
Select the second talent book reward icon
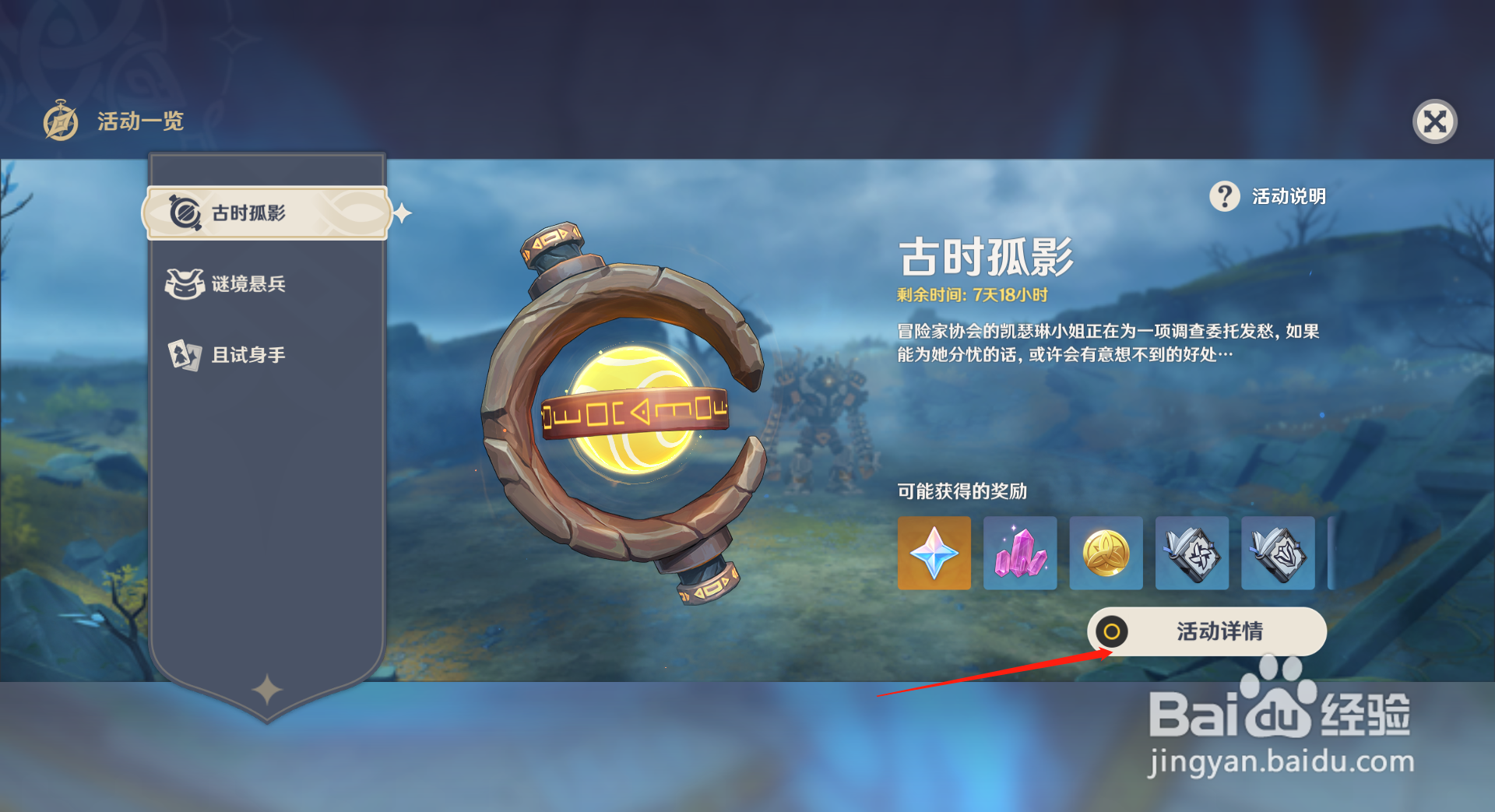1278,554
